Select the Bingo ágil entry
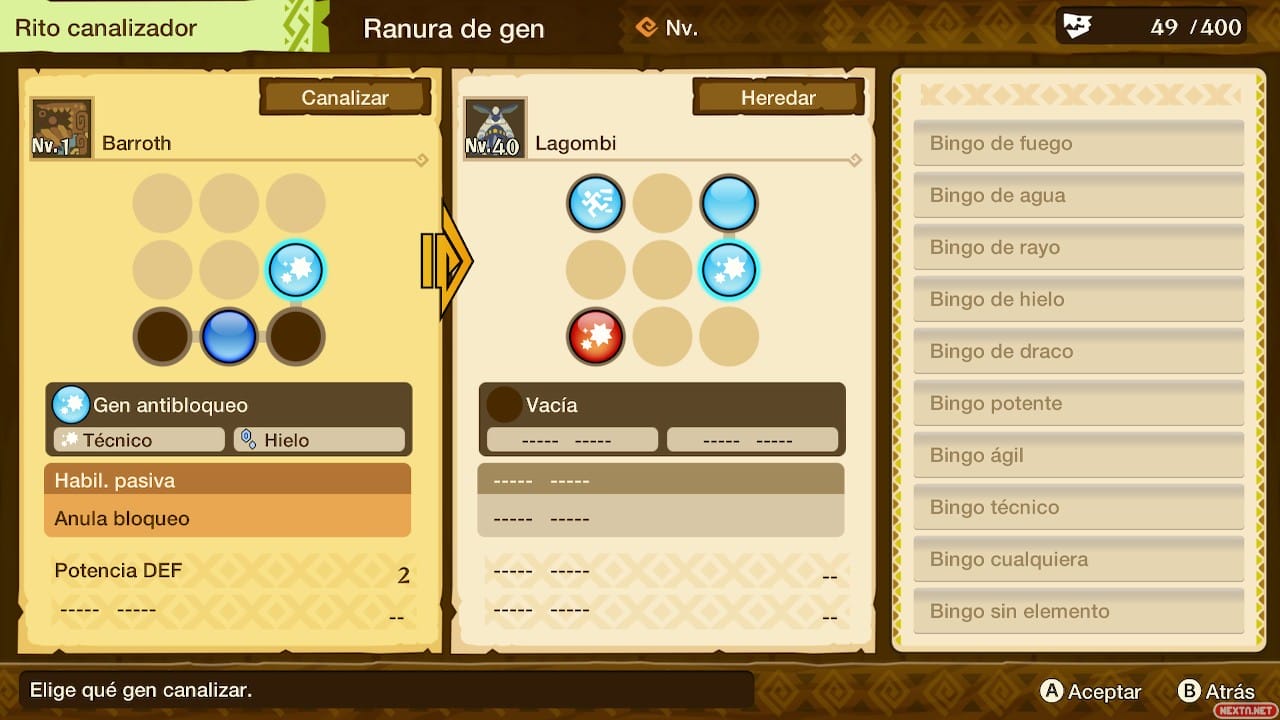This screenshot has height=720, width=1280. pyautogui.click(x=1078, y=455)
